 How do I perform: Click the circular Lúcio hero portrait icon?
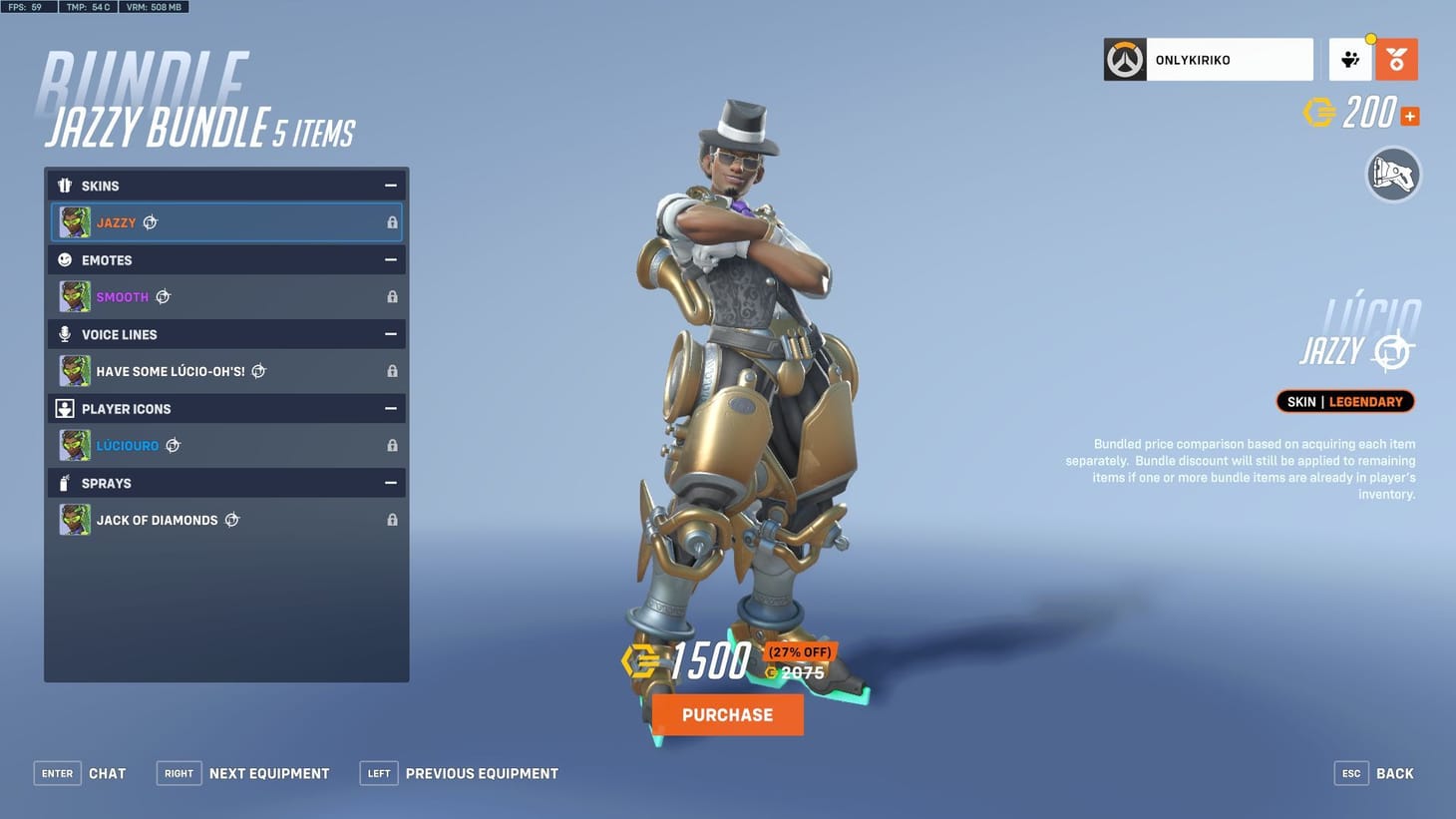[x=1393, y=175]
